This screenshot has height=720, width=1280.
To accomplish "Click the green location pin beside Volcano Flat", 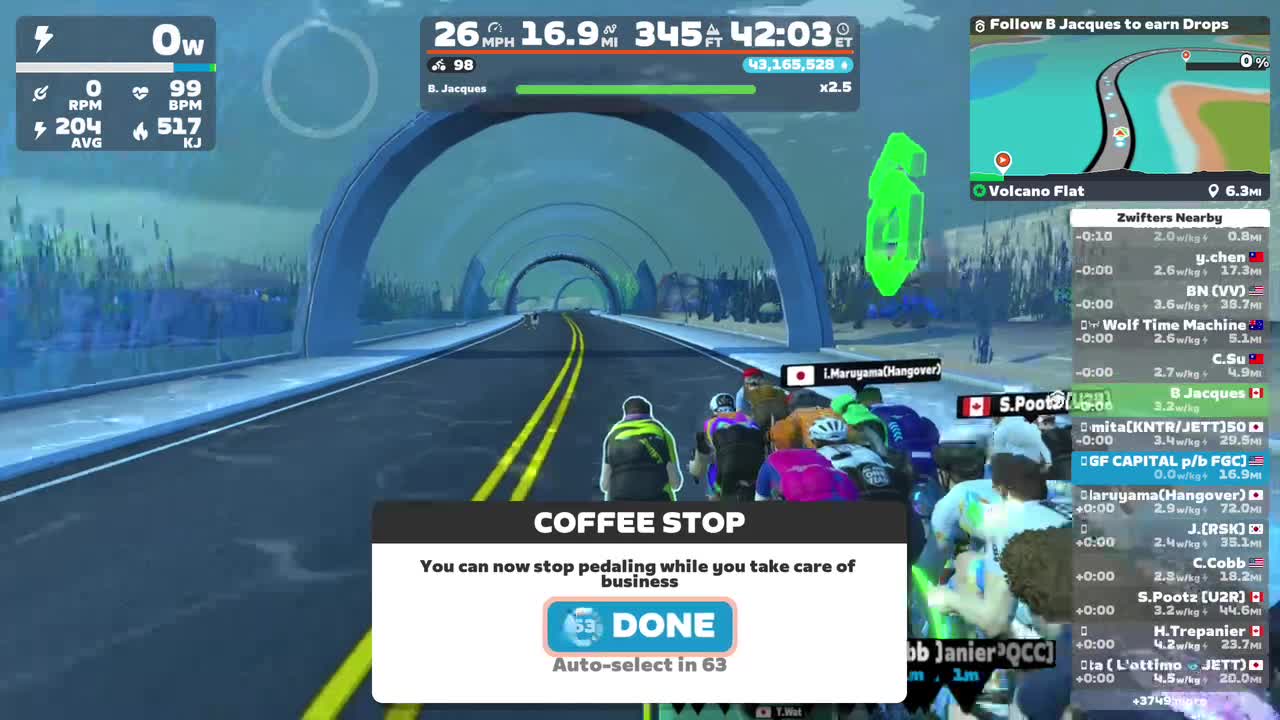I will tap(980, 191).
